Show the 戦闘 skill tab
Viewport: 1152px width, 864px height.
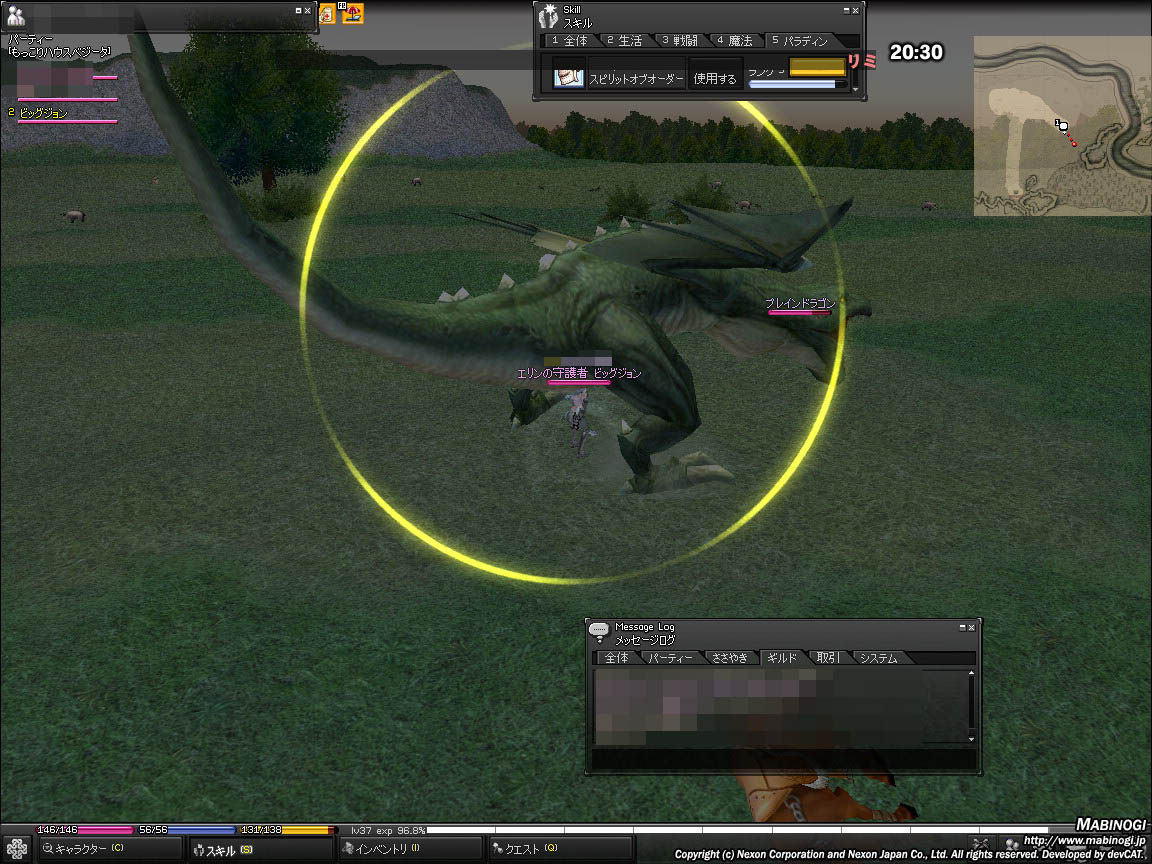[679, 41]
